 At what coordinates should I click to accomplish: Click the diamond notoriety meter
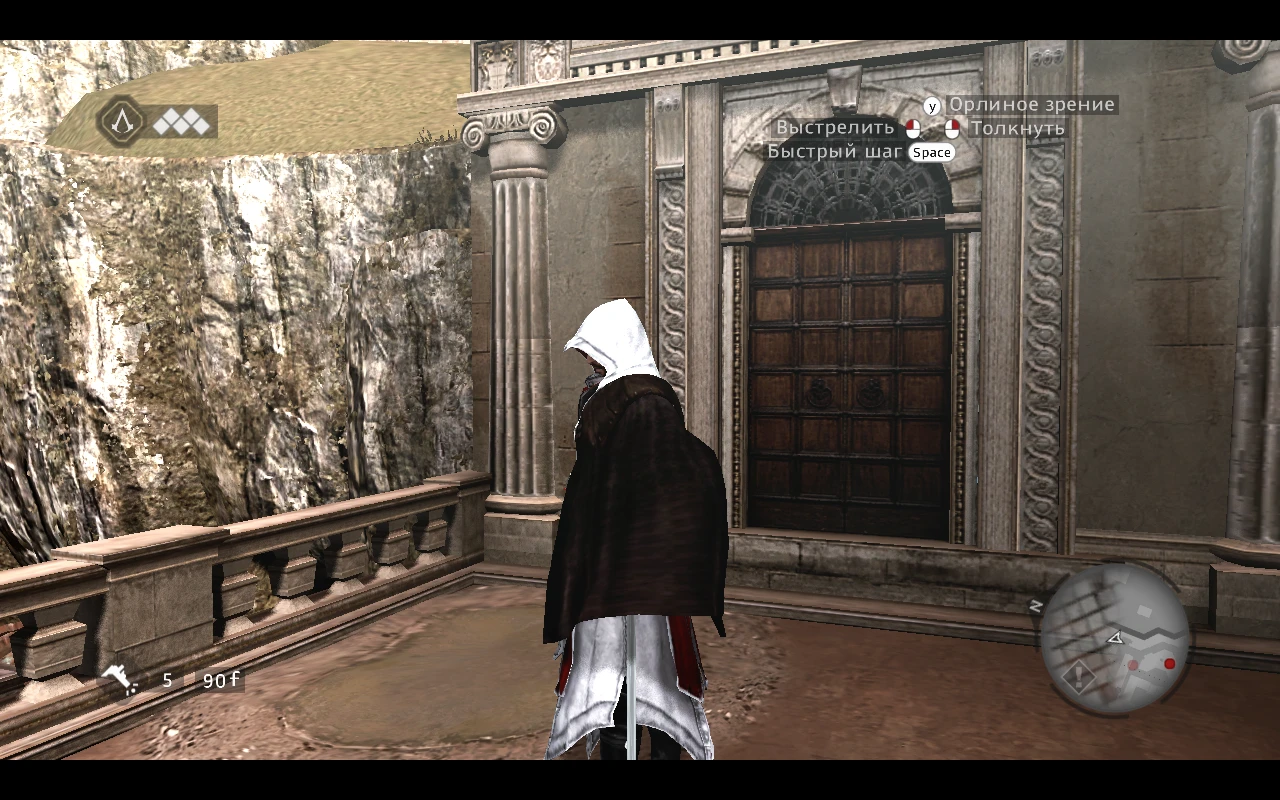[x=182, y=126]
